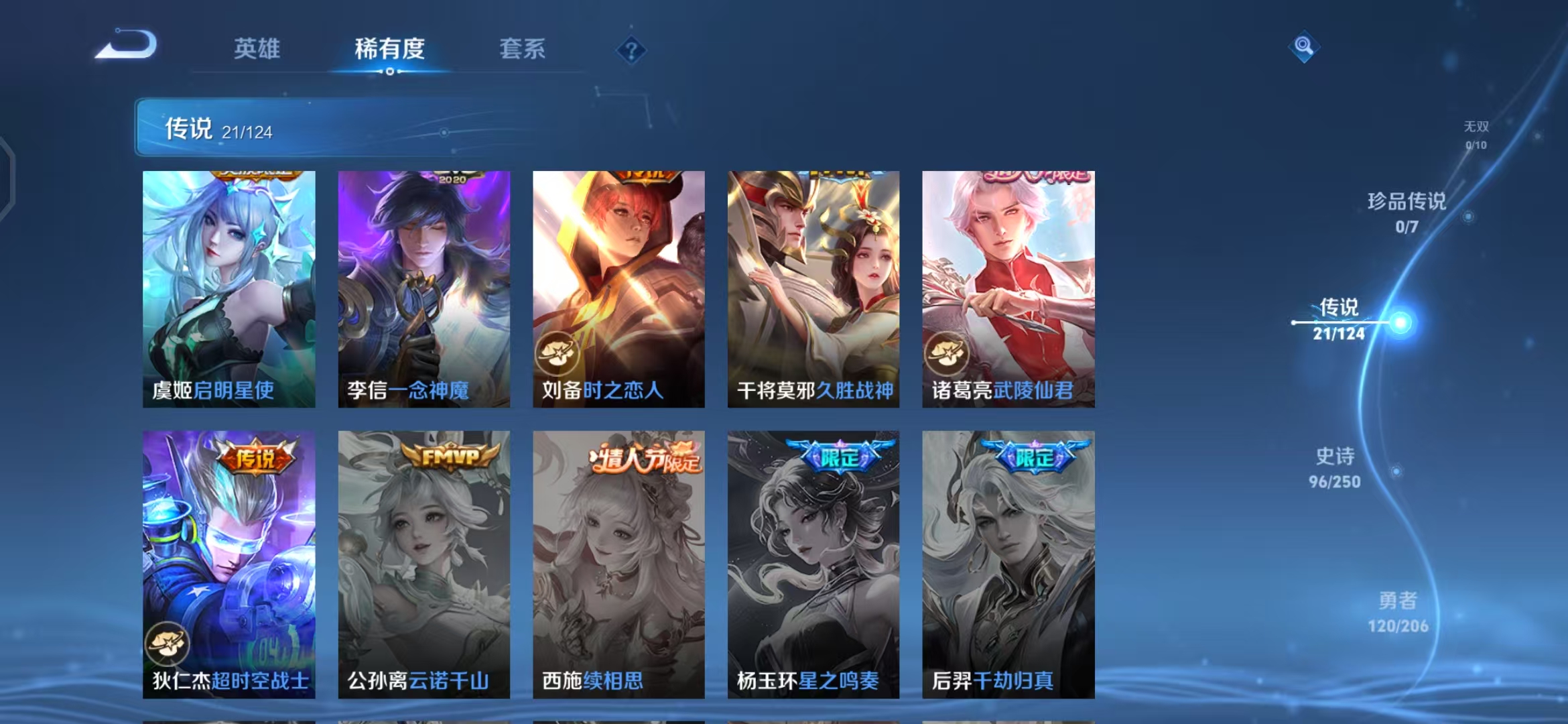Choose the 李信 一念神魔 skin

pos(423,289)
